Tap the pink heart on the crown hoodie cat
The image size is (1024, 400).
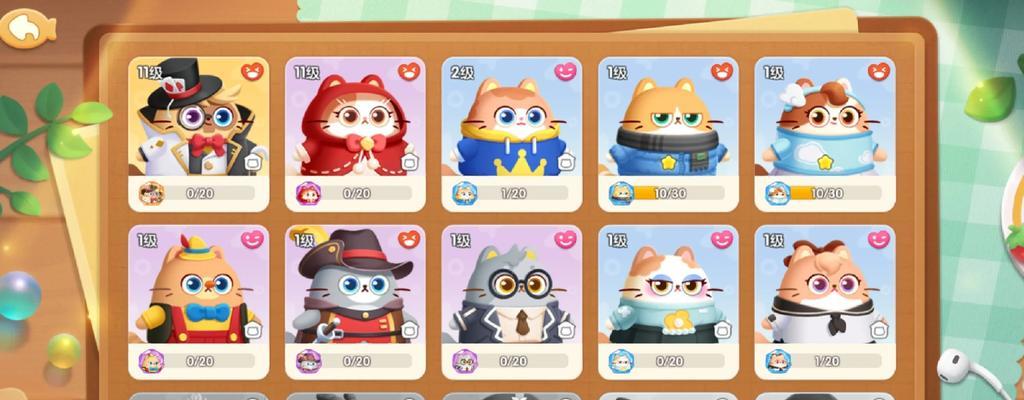click(565, 72)
